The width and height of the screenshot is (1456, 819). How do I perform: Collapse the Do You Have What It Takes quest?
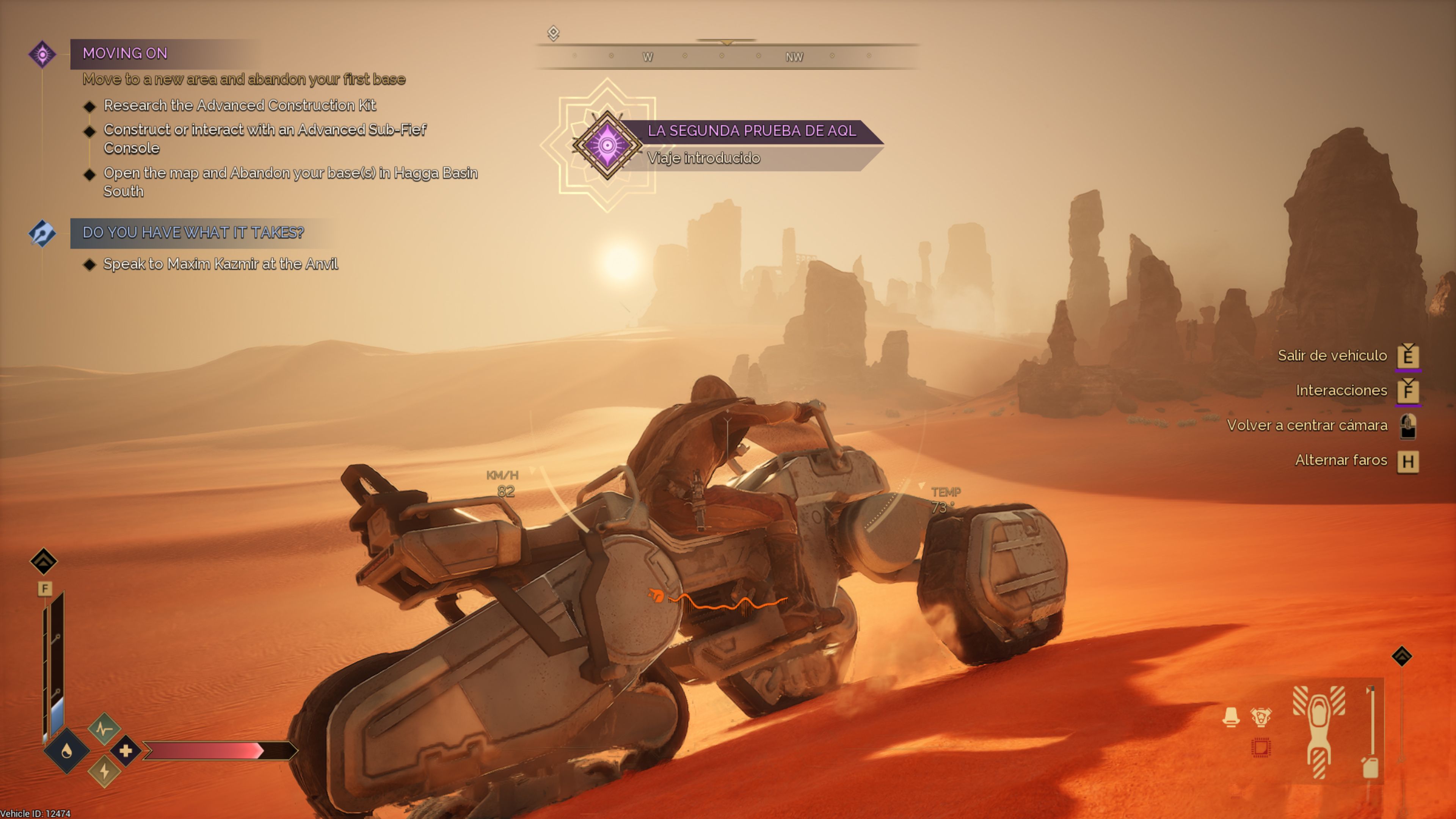click(x=193, y=232)
